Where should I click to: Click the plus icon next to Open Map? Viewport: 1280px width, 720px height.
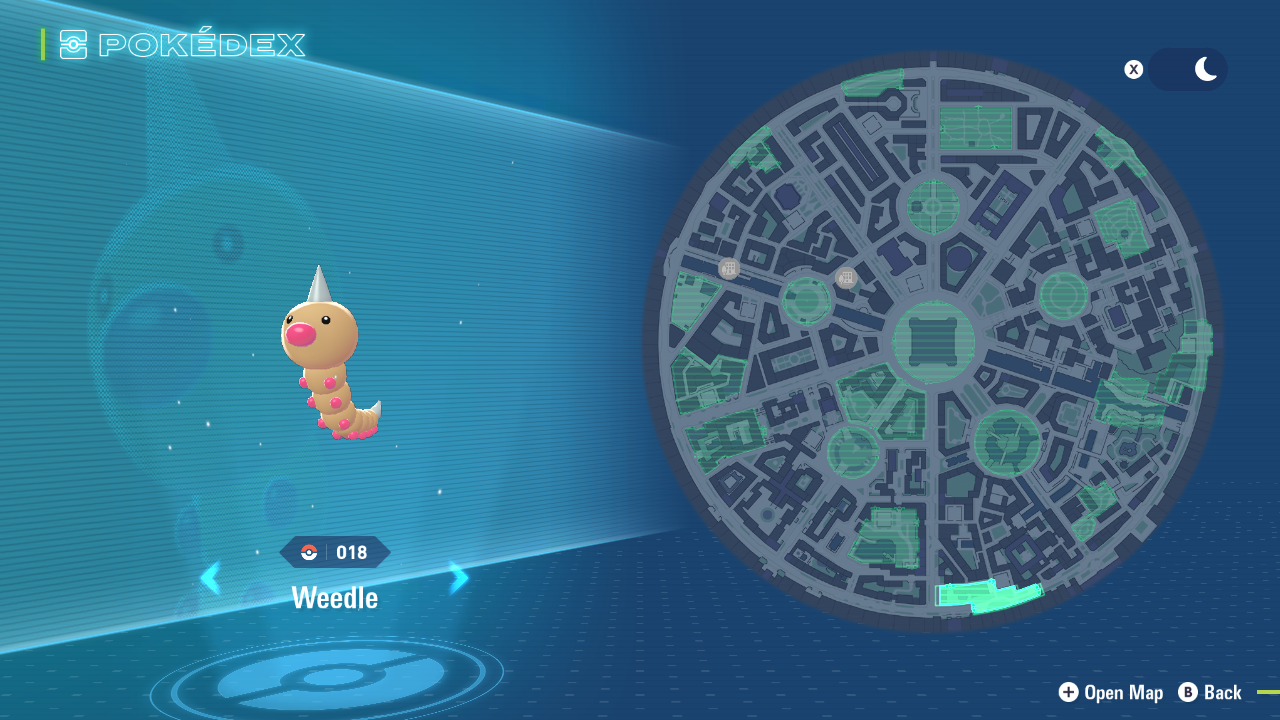pyautogui.click(x=1068, y=692)
